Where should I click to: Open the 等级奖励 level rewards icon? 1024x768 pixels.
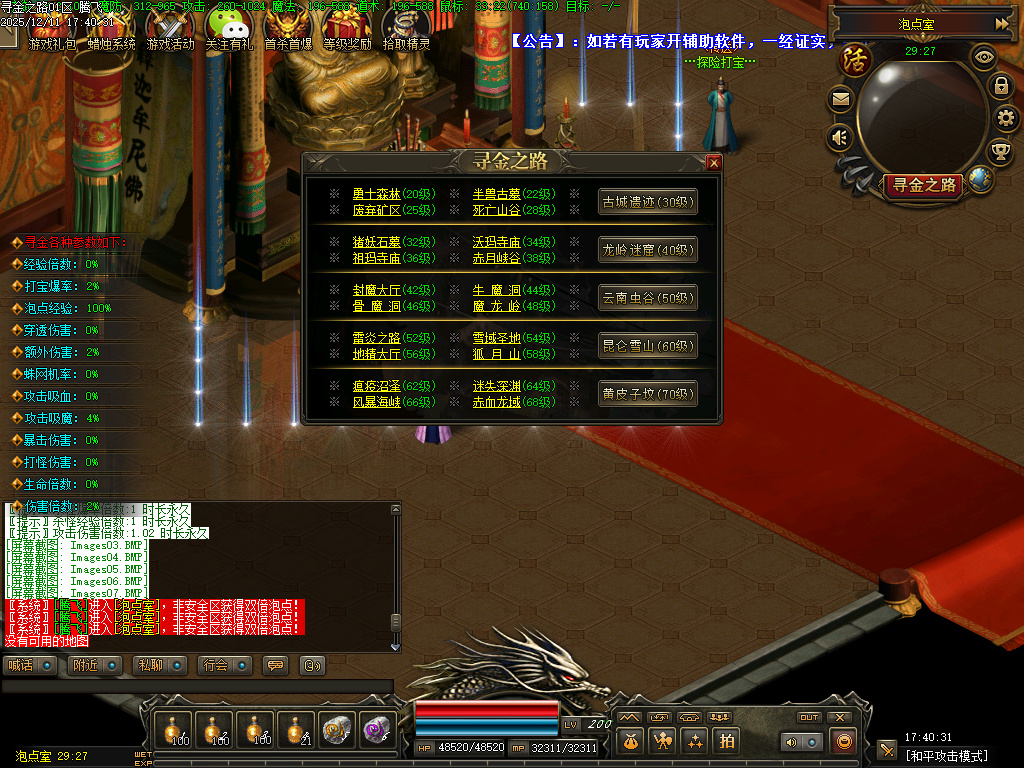(x=347, y=28)
